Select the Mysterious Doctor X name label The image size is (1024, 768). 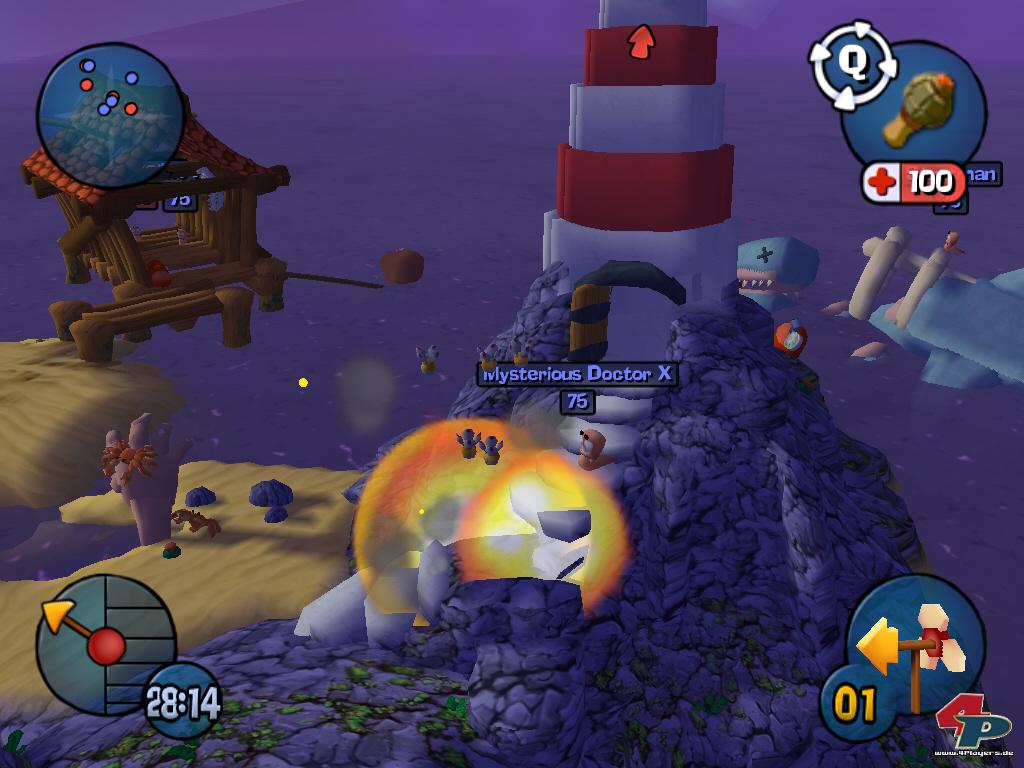pyautogui.click(x=578, y=374)
